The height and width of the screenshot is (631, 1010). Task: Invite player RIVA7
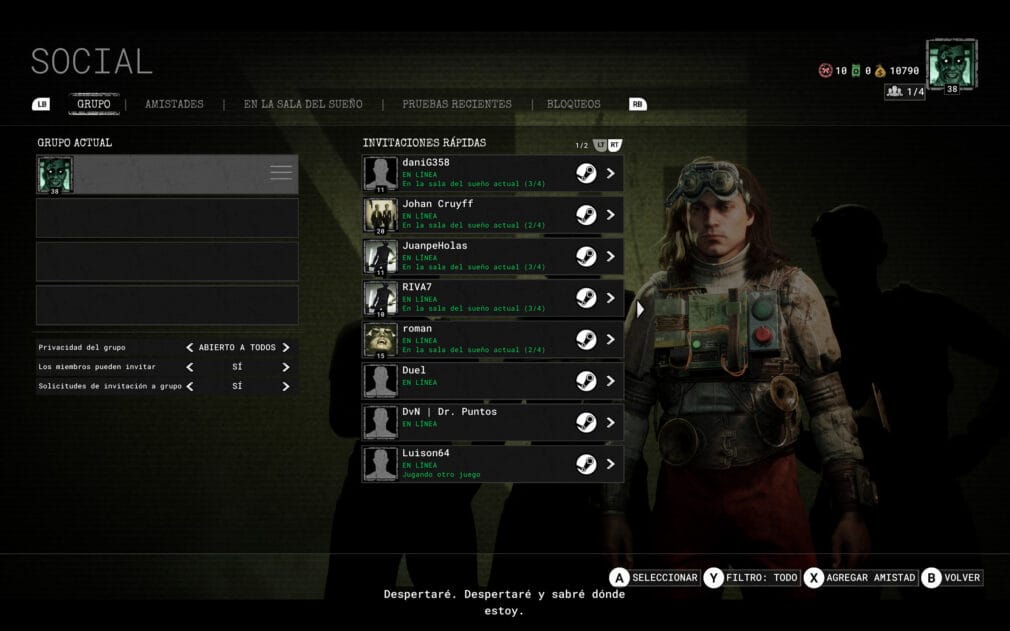pos(492,299)
